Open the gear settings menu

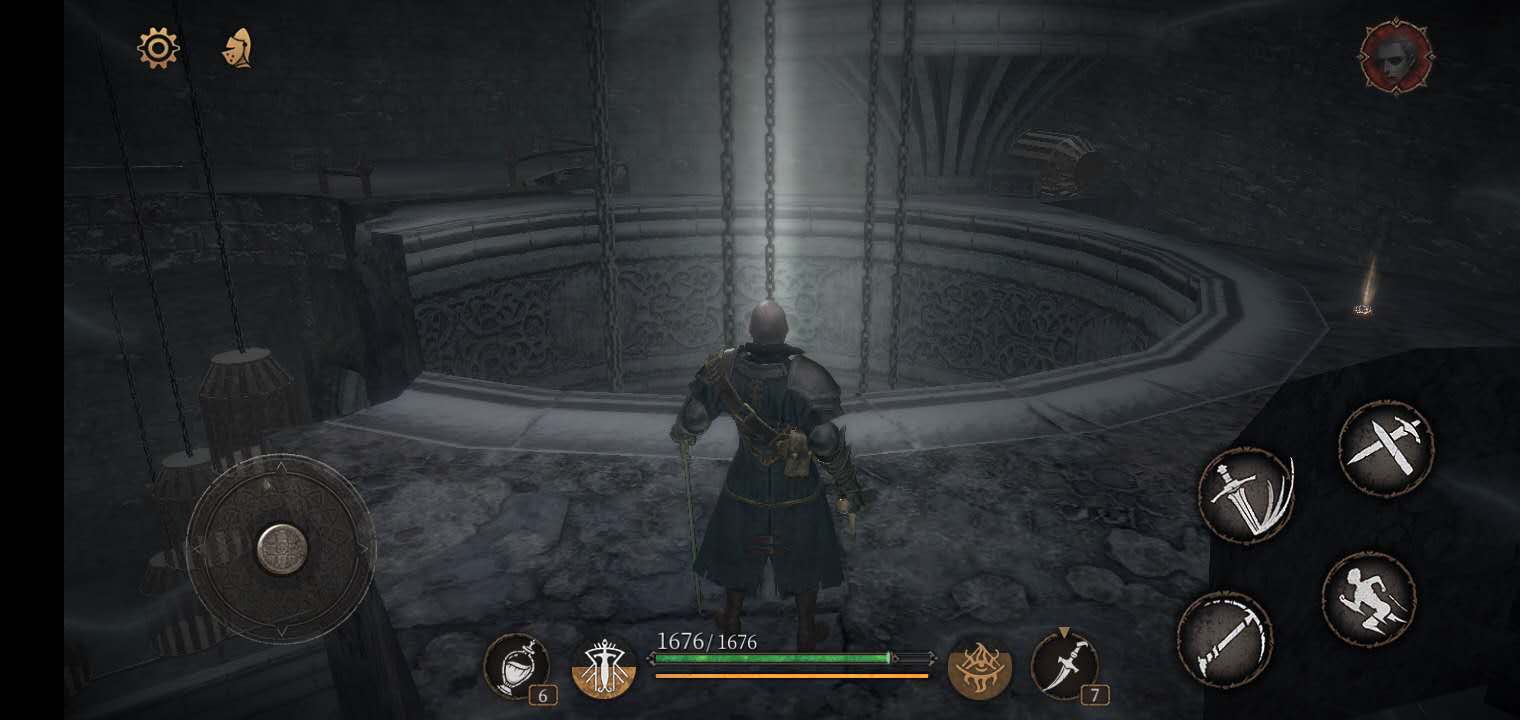coord(158,48)
